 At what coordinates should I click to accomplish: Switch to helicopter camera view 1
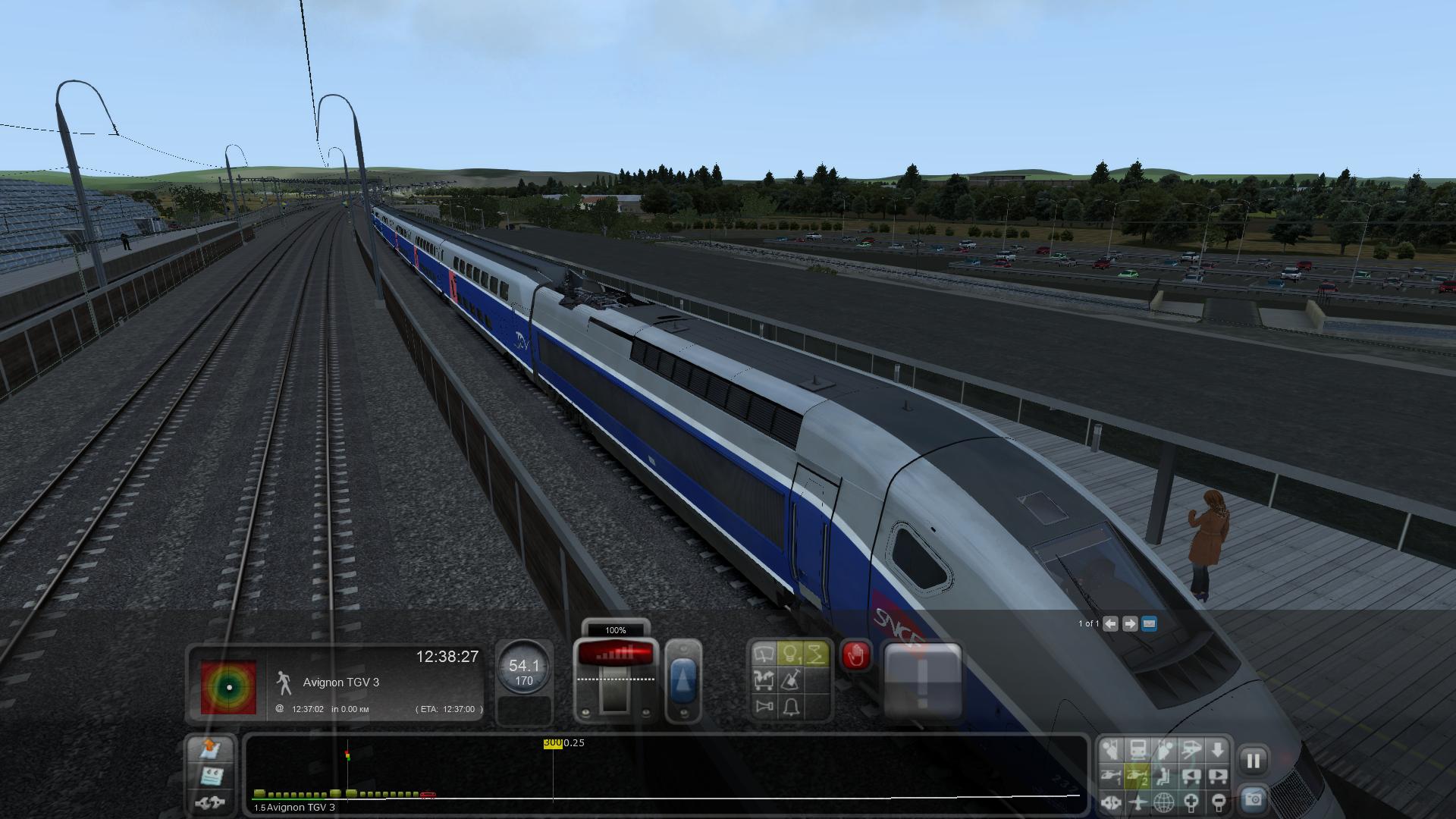[x=1111, y=776]
